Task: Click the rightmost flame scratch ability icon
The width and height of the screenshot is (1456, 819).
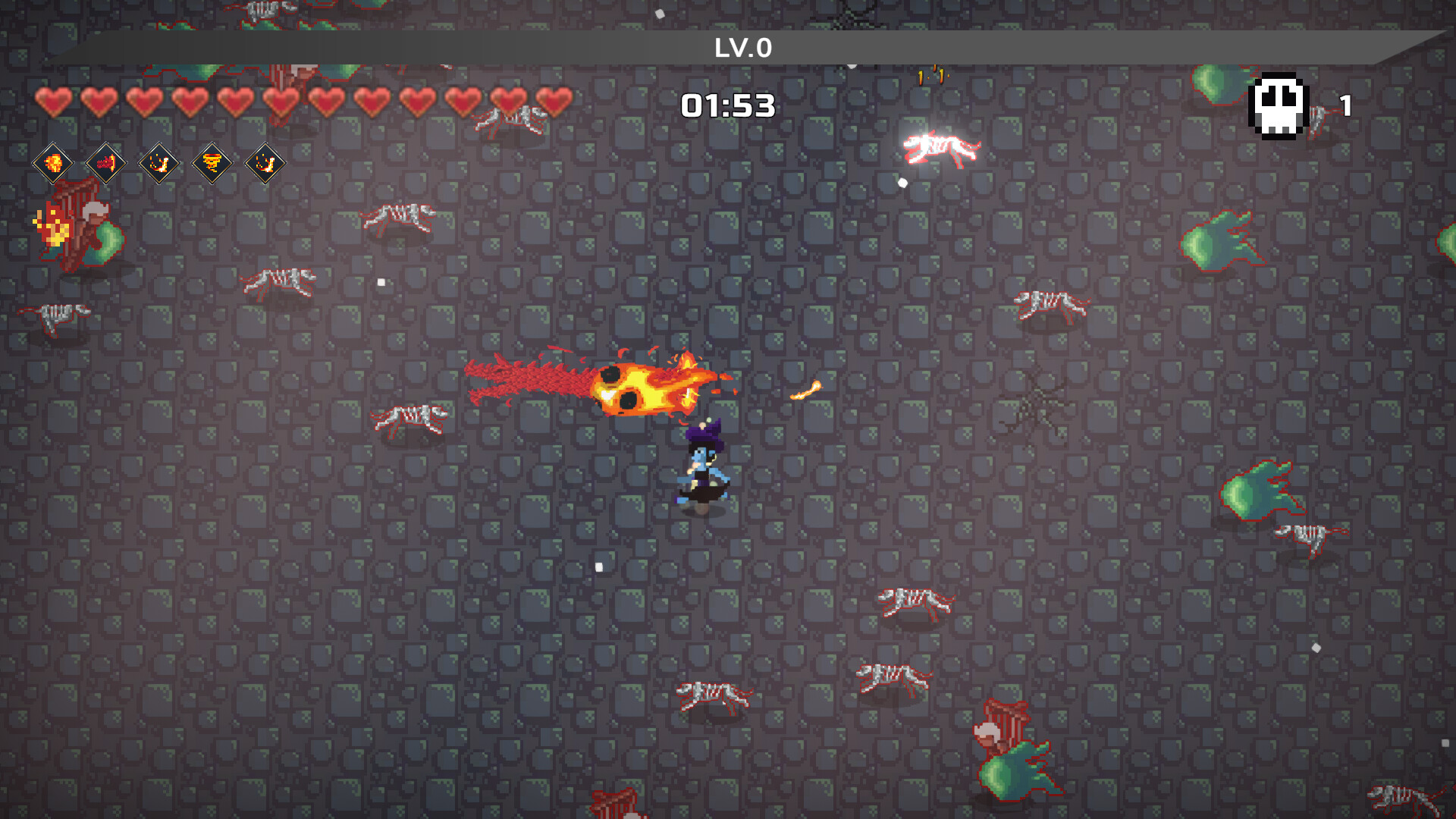Action: 267,163
